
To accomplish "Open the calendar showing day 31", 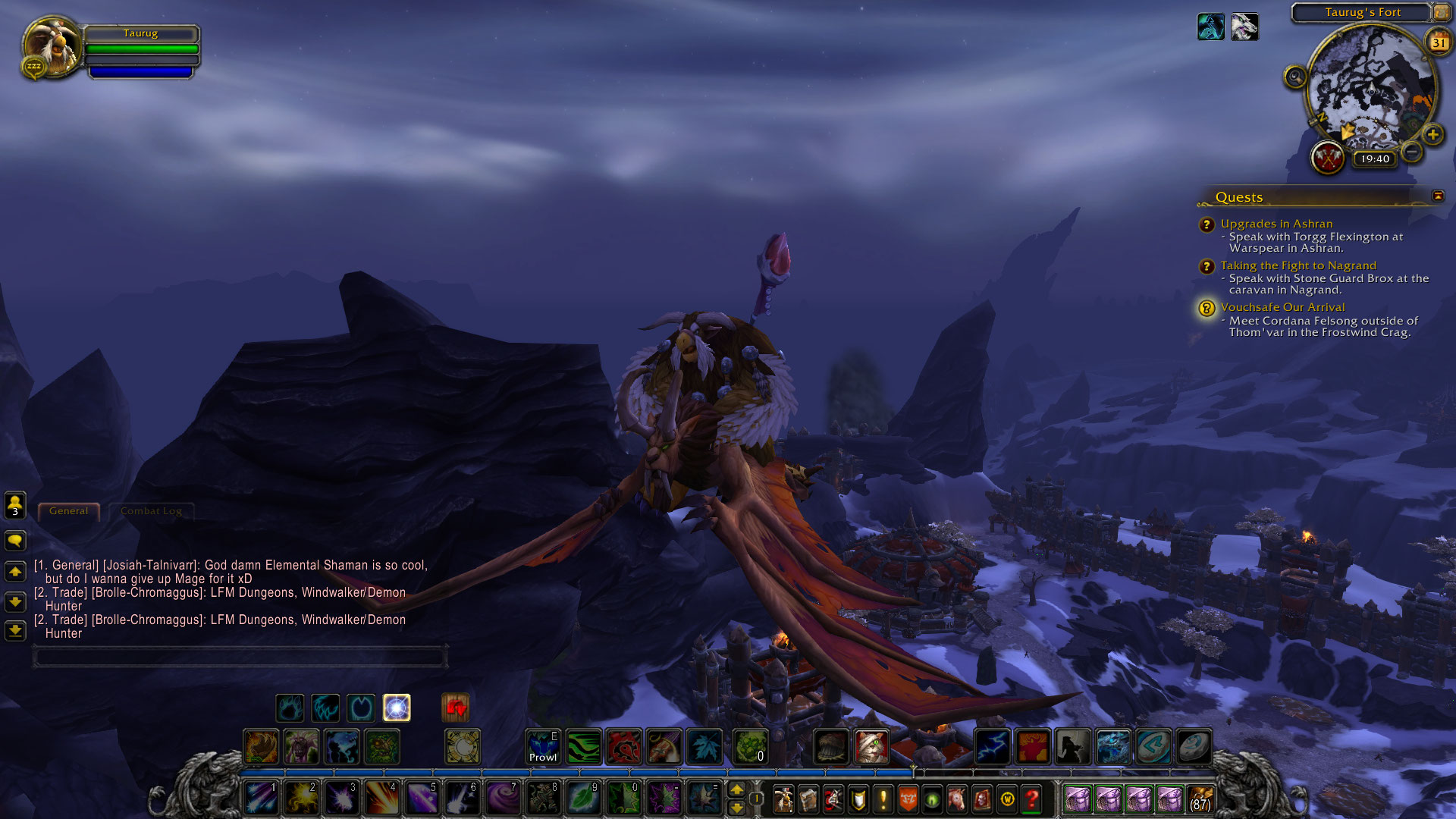I will (x=1439, y=42).
